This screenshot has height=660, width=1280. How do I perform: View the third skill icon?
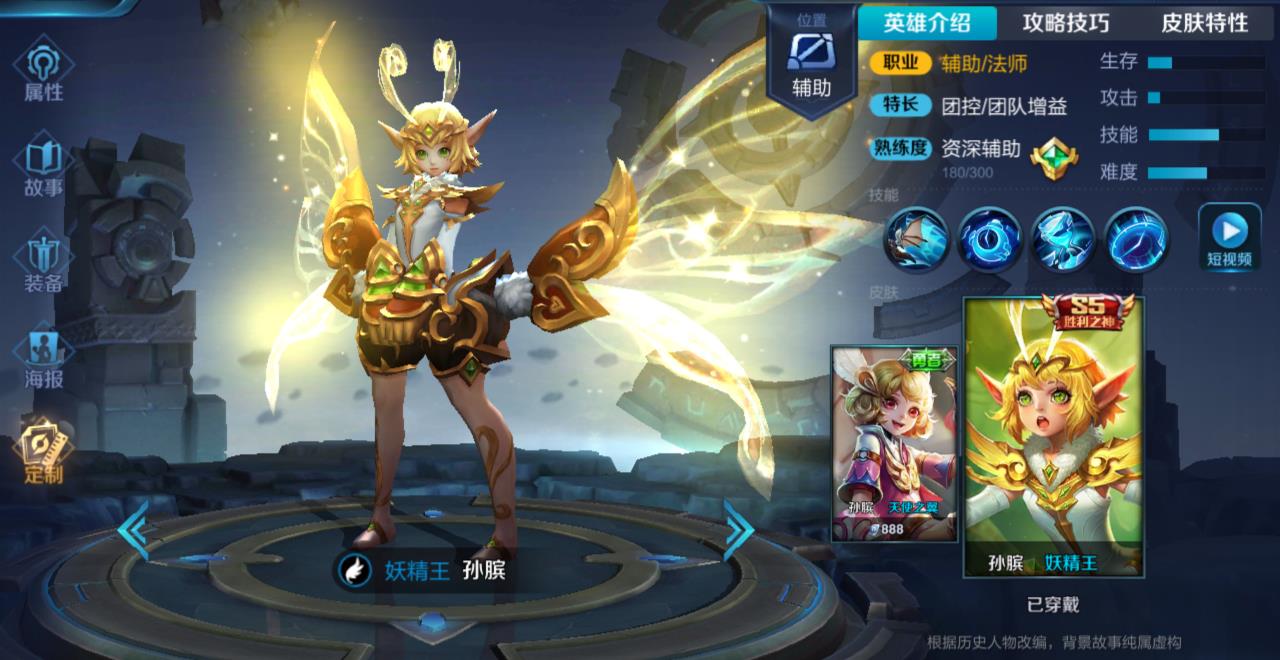point(1063,239)
